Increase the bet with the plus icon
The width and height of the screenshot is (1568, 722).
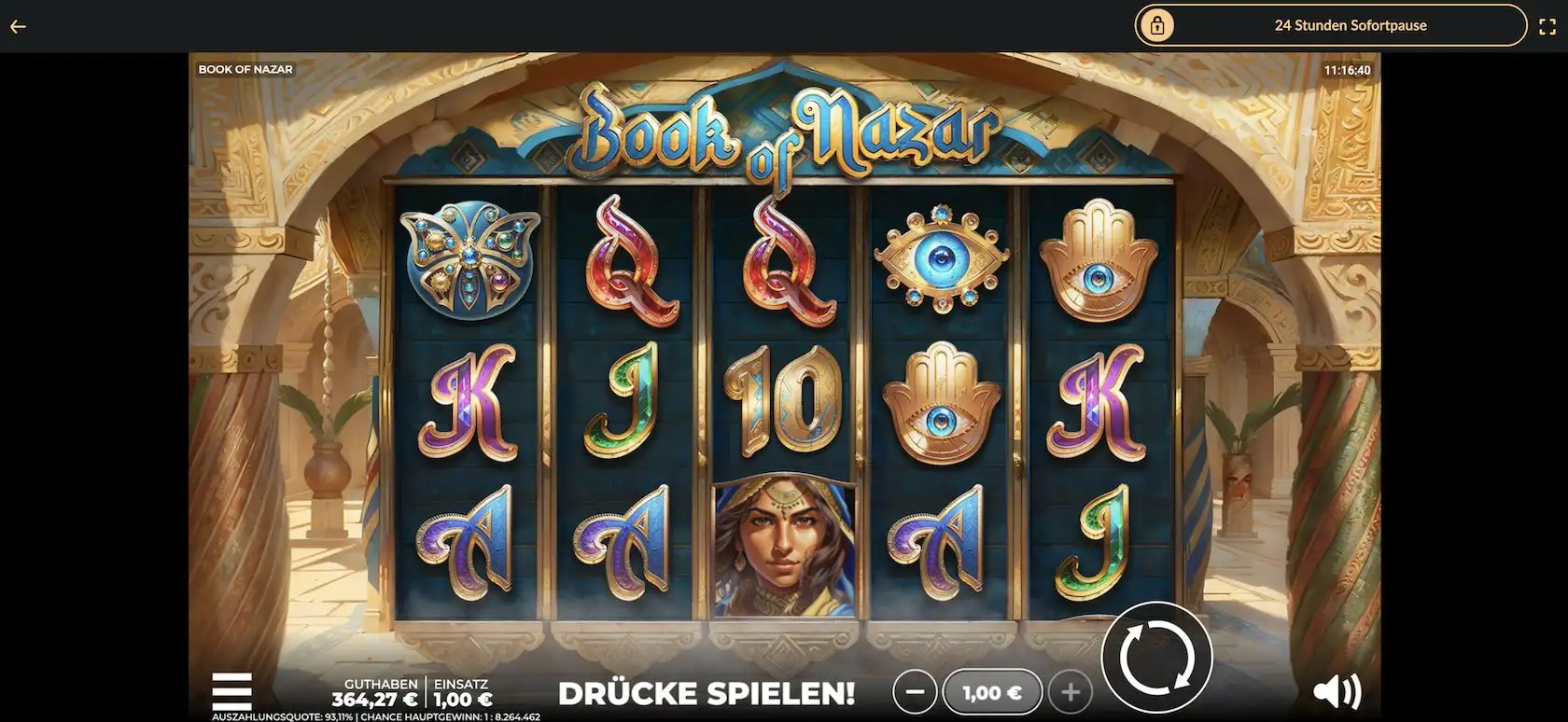[x=1071, y=692]
